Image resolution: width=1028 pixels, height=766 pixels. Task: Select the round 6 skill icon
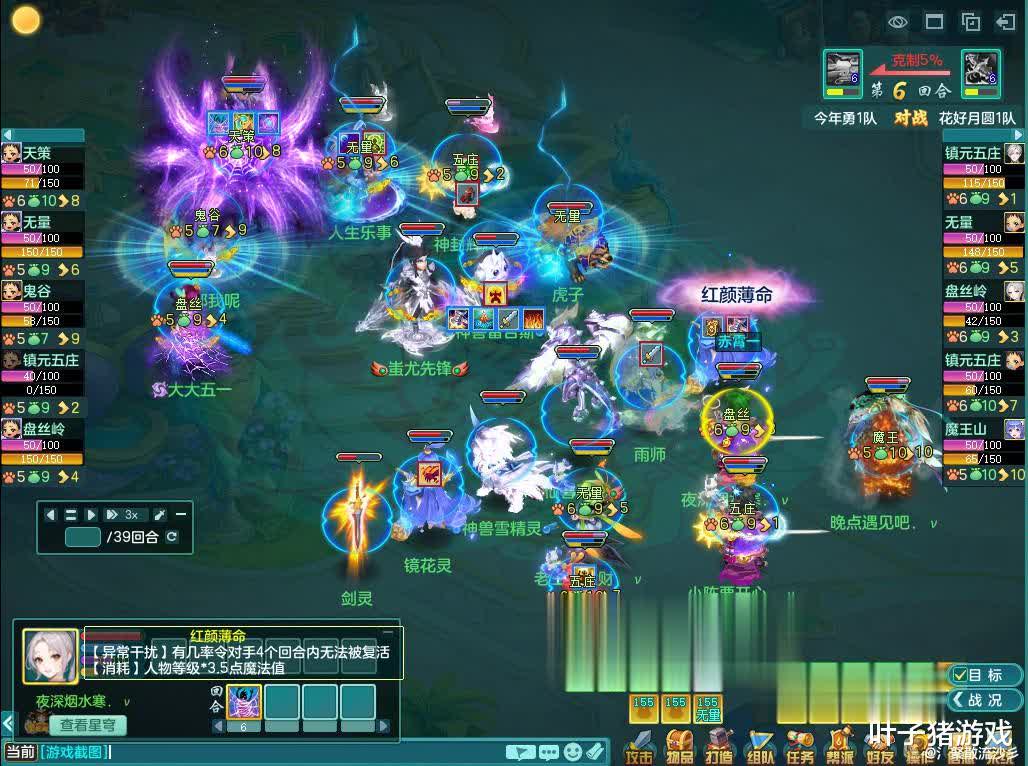click(244, 702)
